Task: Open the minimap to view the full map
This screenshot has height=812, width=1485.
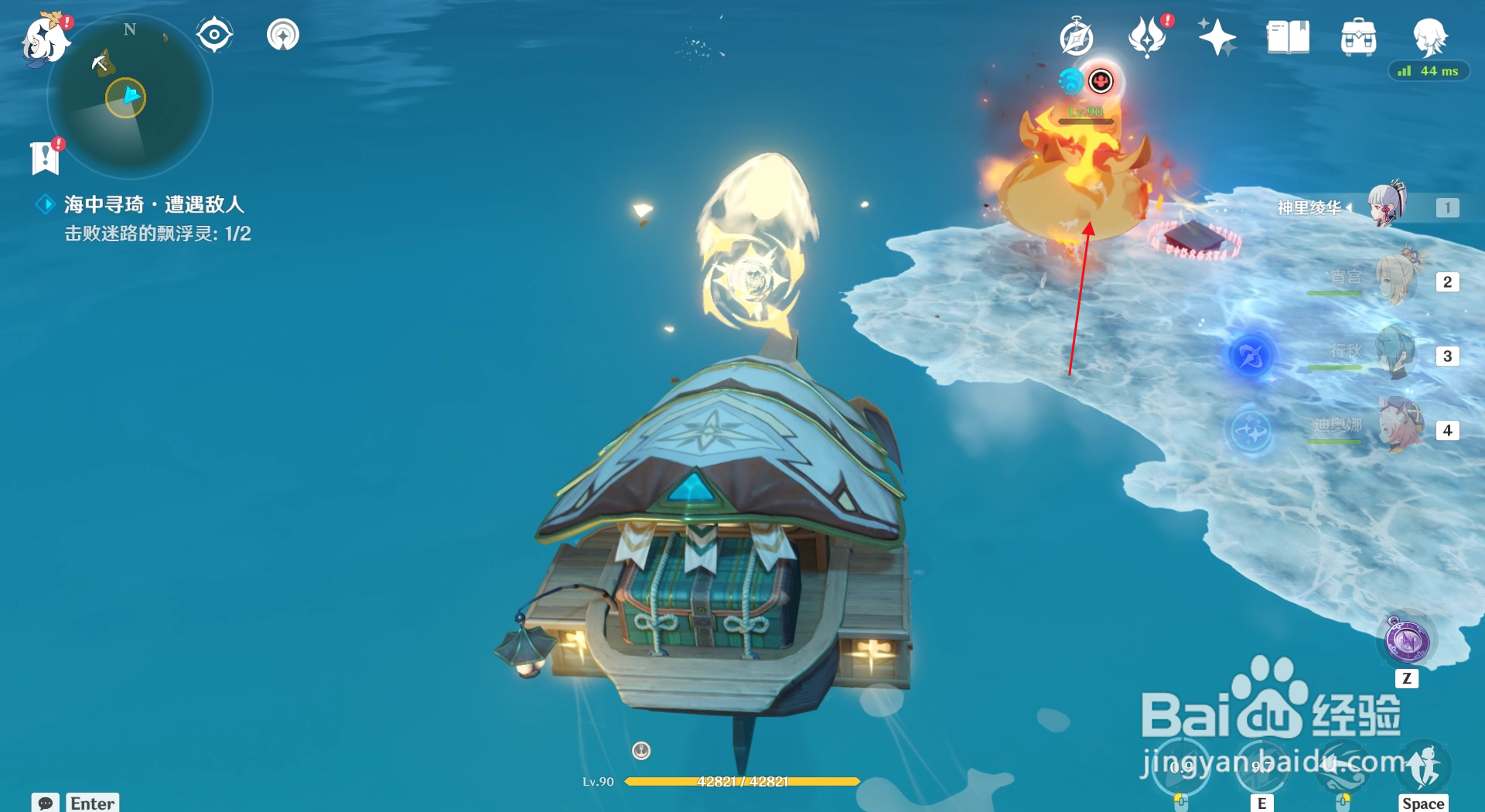Action: (129, 98)
